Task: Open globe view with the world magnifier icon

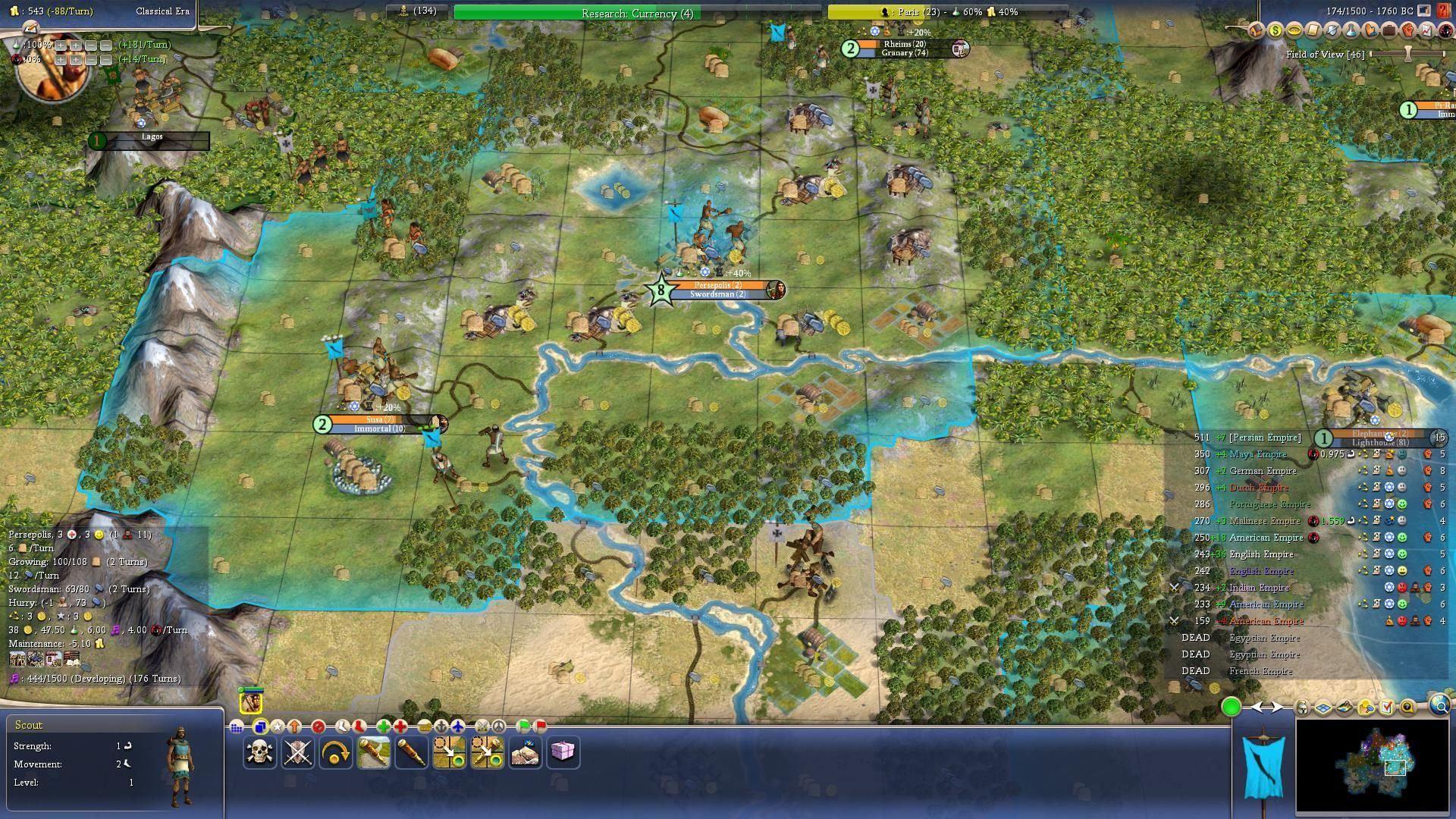Action: point(1439,707)
